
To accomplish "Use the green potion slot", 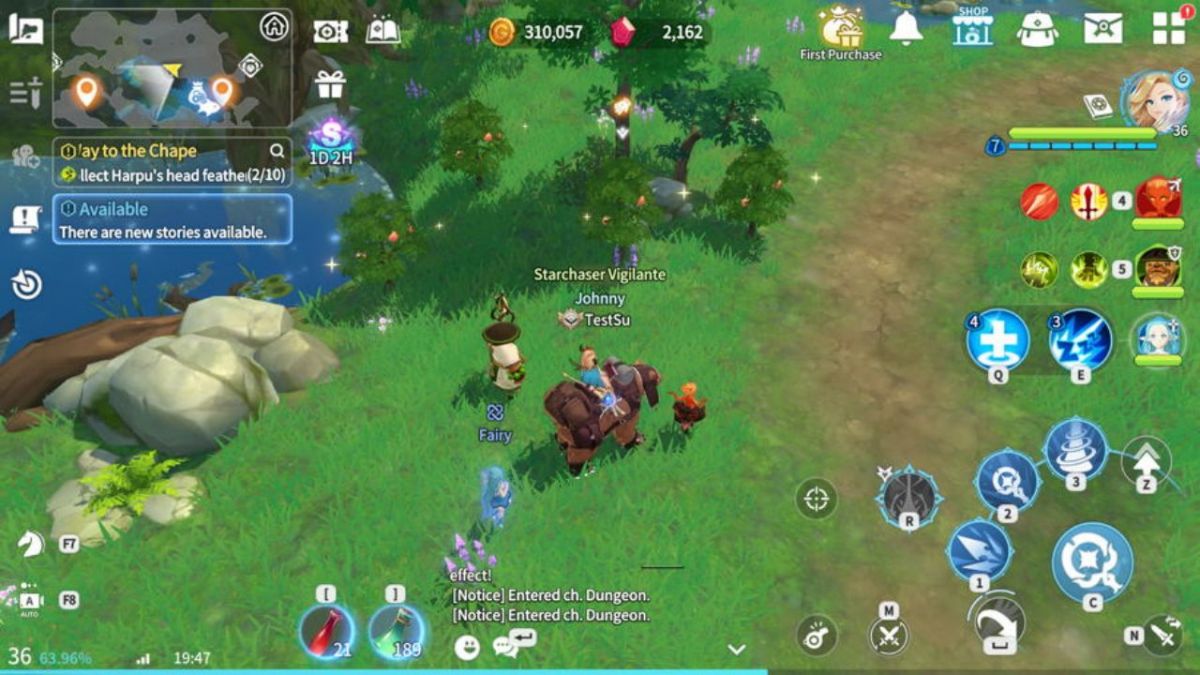I will [396, 632].
